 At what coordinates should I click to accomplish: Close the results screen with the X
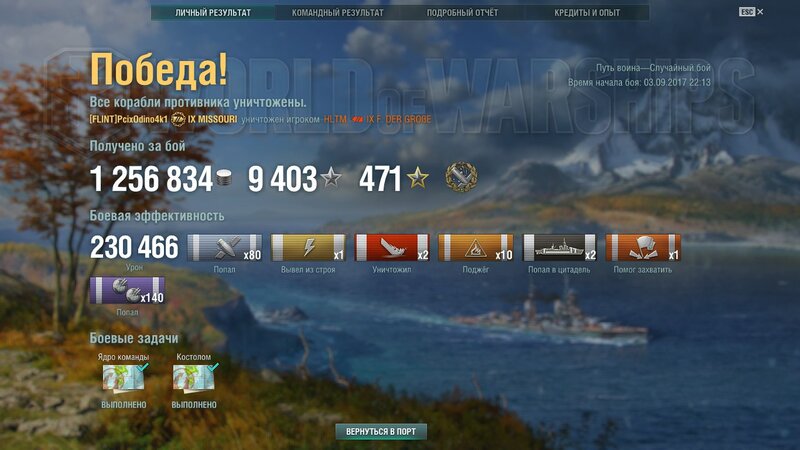pos(760,11)
